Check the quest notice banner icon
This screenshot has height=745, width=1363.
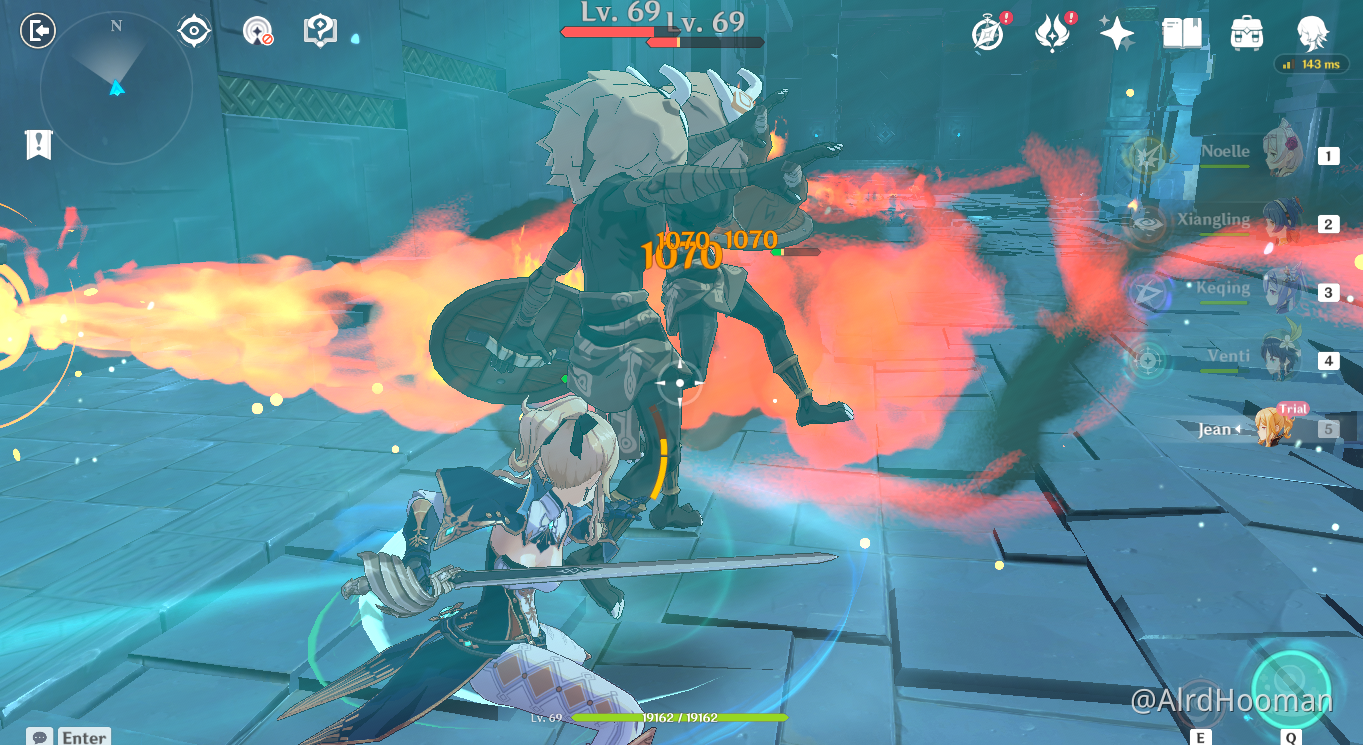point(37,145)
